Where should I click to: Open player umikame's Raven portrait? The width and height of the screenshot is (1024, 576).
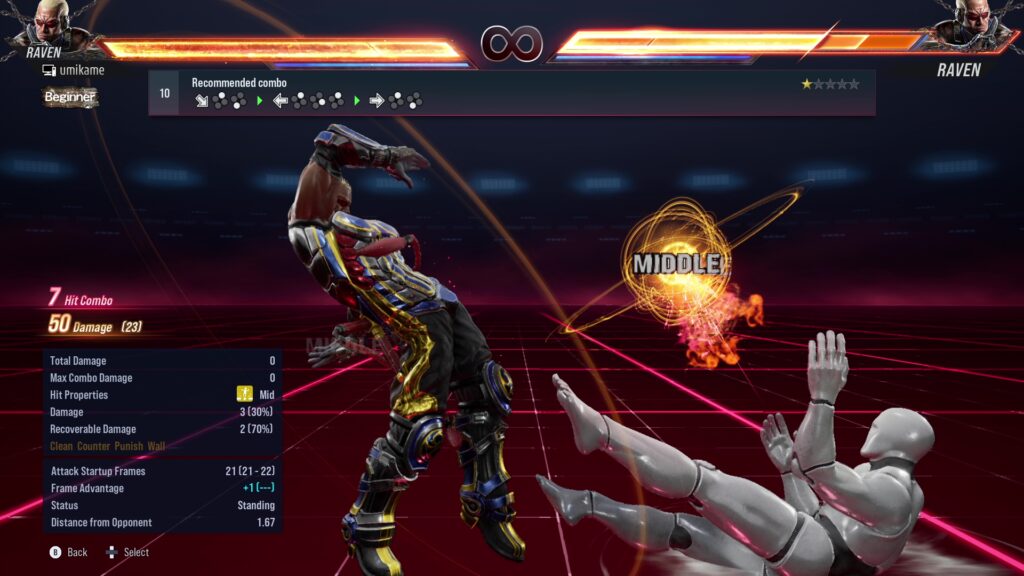tap(50, 24)
